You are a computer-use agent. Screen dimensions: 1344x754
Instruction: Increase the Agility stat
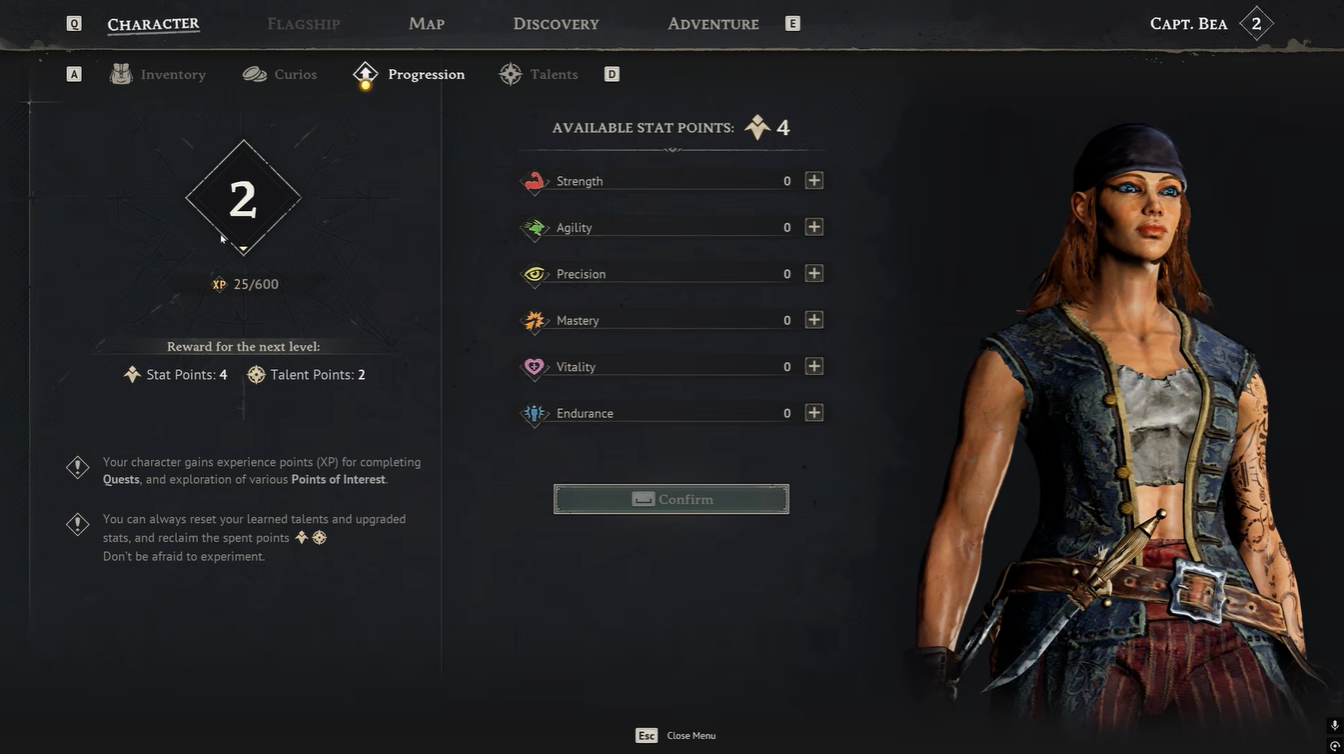coord(814,227)
